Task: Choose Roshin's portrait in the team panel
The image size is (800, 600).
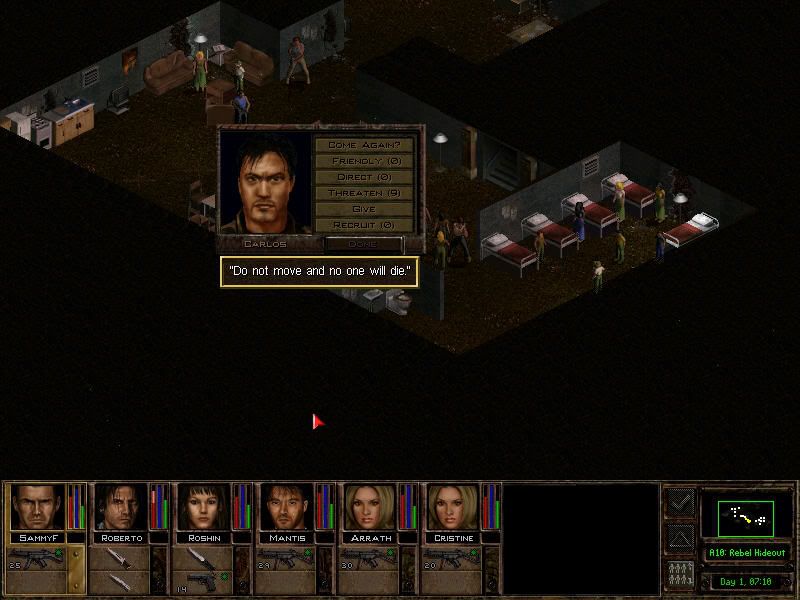Action: [205, 507]
